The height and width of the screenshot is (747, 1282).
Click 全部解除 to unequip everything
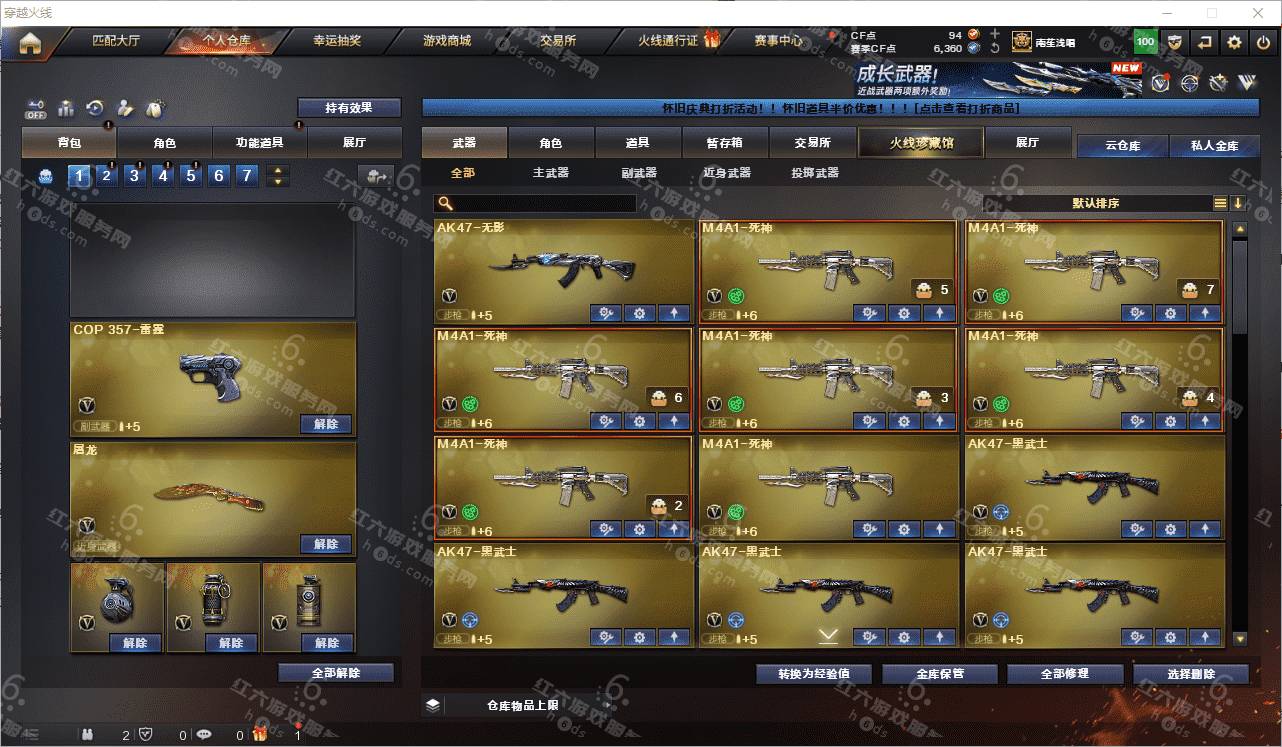pyautogui.click(x=336, y=673)
